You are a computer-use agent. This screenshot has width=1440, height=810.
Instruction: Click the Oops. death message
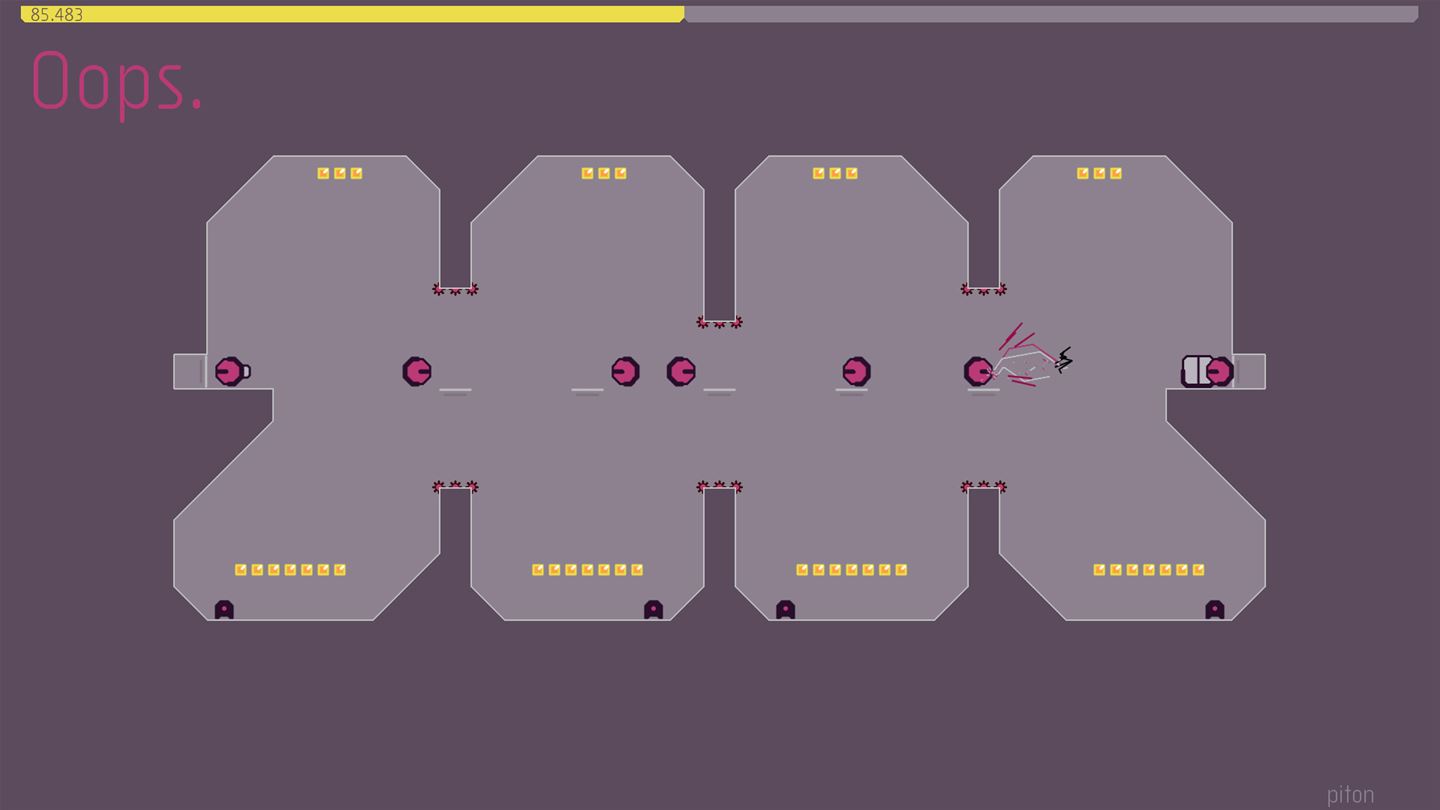(x=116, y=85)
